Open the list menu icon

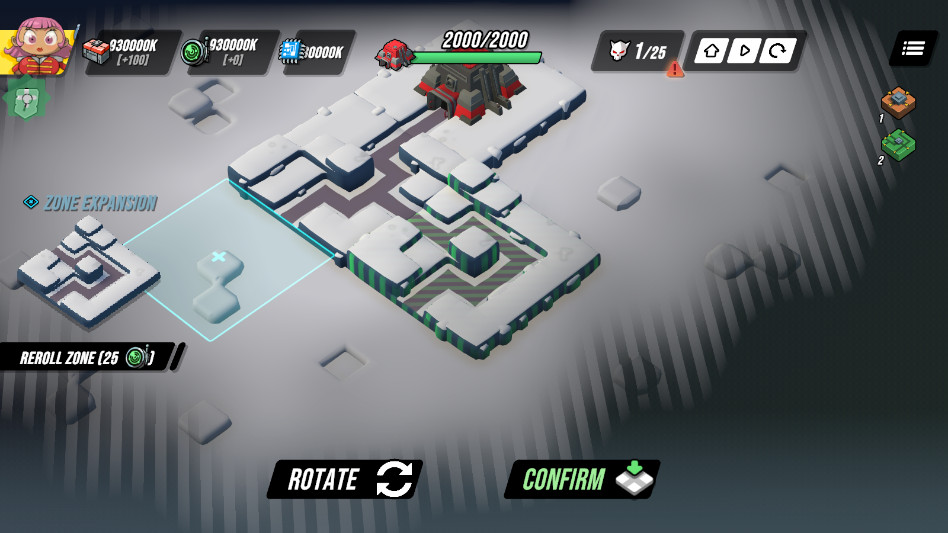coord(912,48)
